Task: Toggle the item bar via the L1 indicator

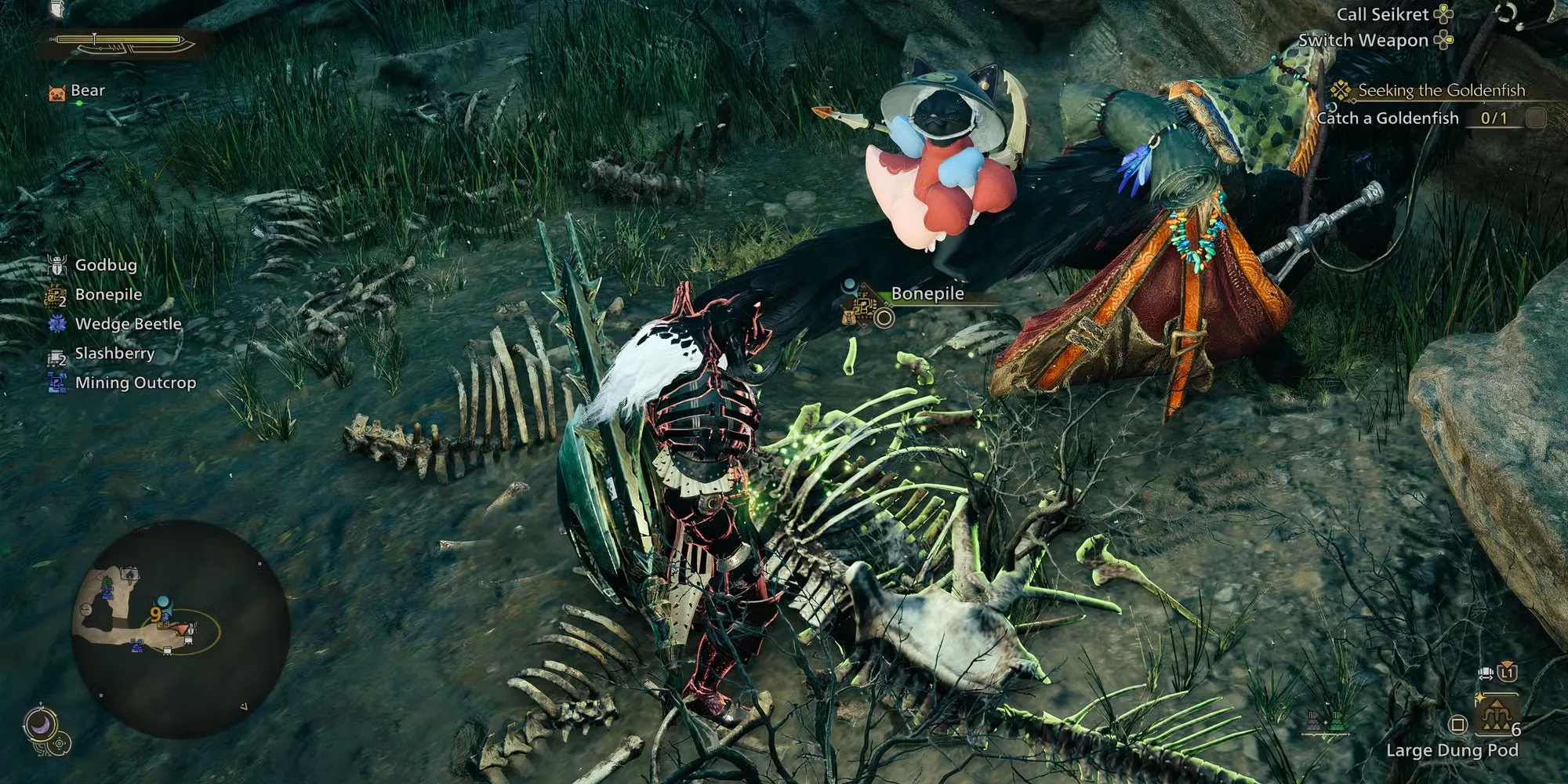Action: click(1507, 674)
